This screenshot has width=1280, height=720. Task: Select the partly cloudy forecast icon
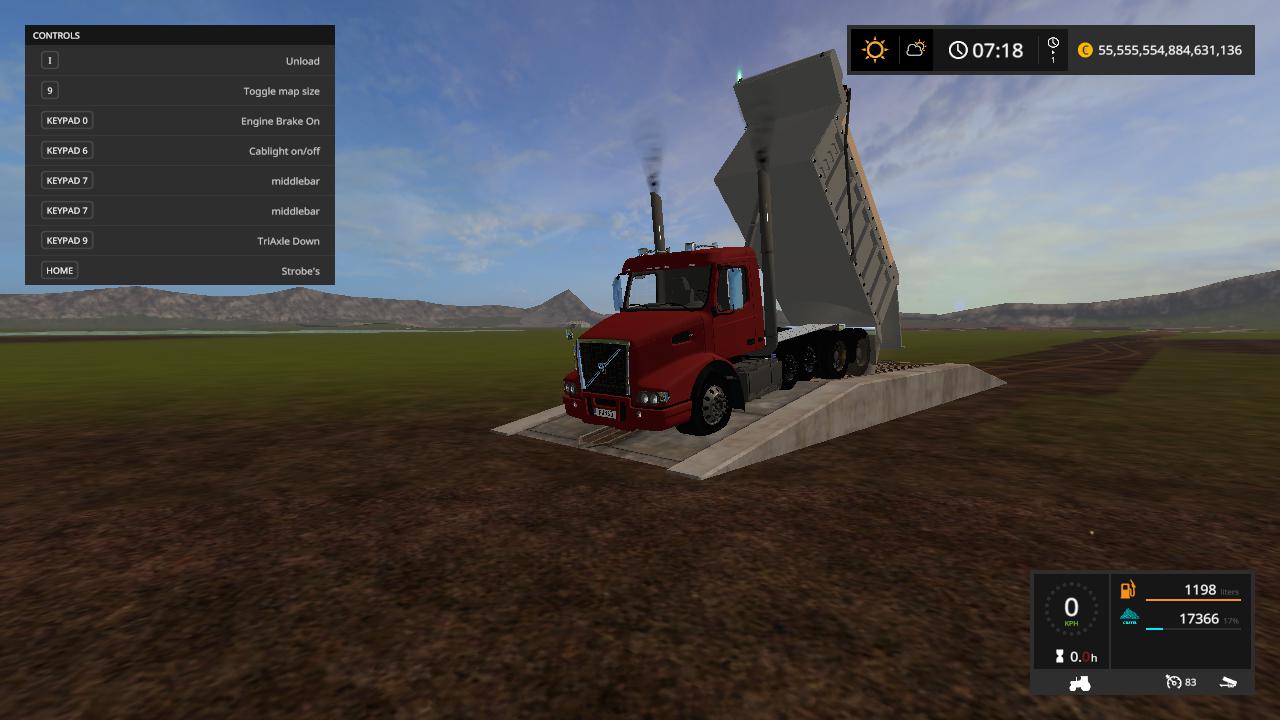(915, 49)
